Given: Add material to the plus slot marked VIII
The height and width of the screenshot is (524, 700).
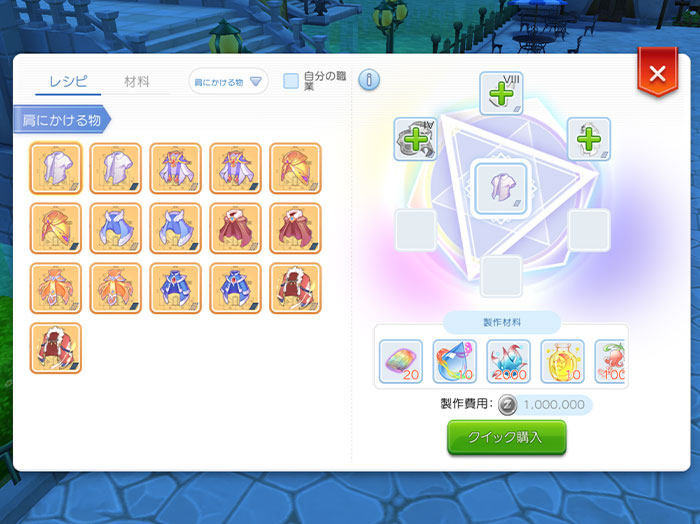Looking at the screenshot, I should coord(500,94).
